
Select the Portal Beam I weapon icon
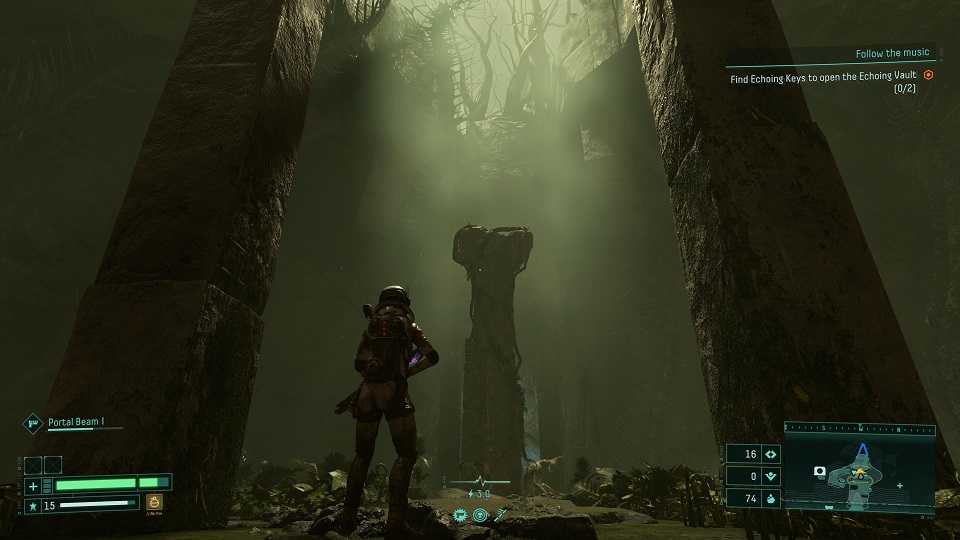pyautogui.click(x=33, y=423)
